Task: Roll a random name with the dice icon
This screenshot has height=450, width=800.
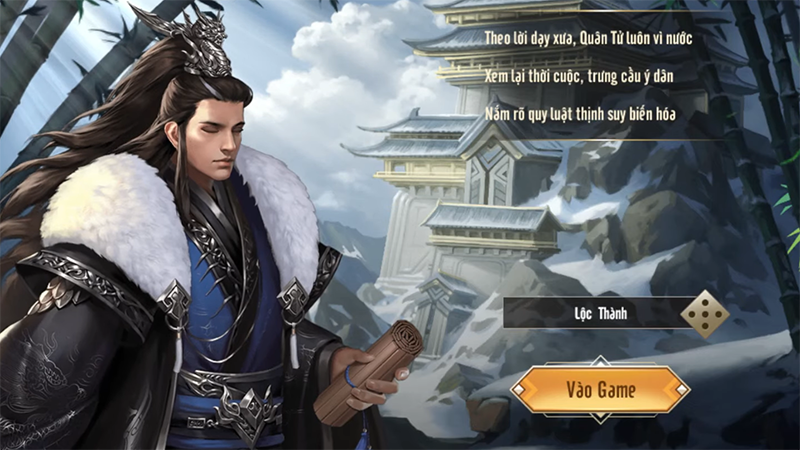Action: coord(703,314)
